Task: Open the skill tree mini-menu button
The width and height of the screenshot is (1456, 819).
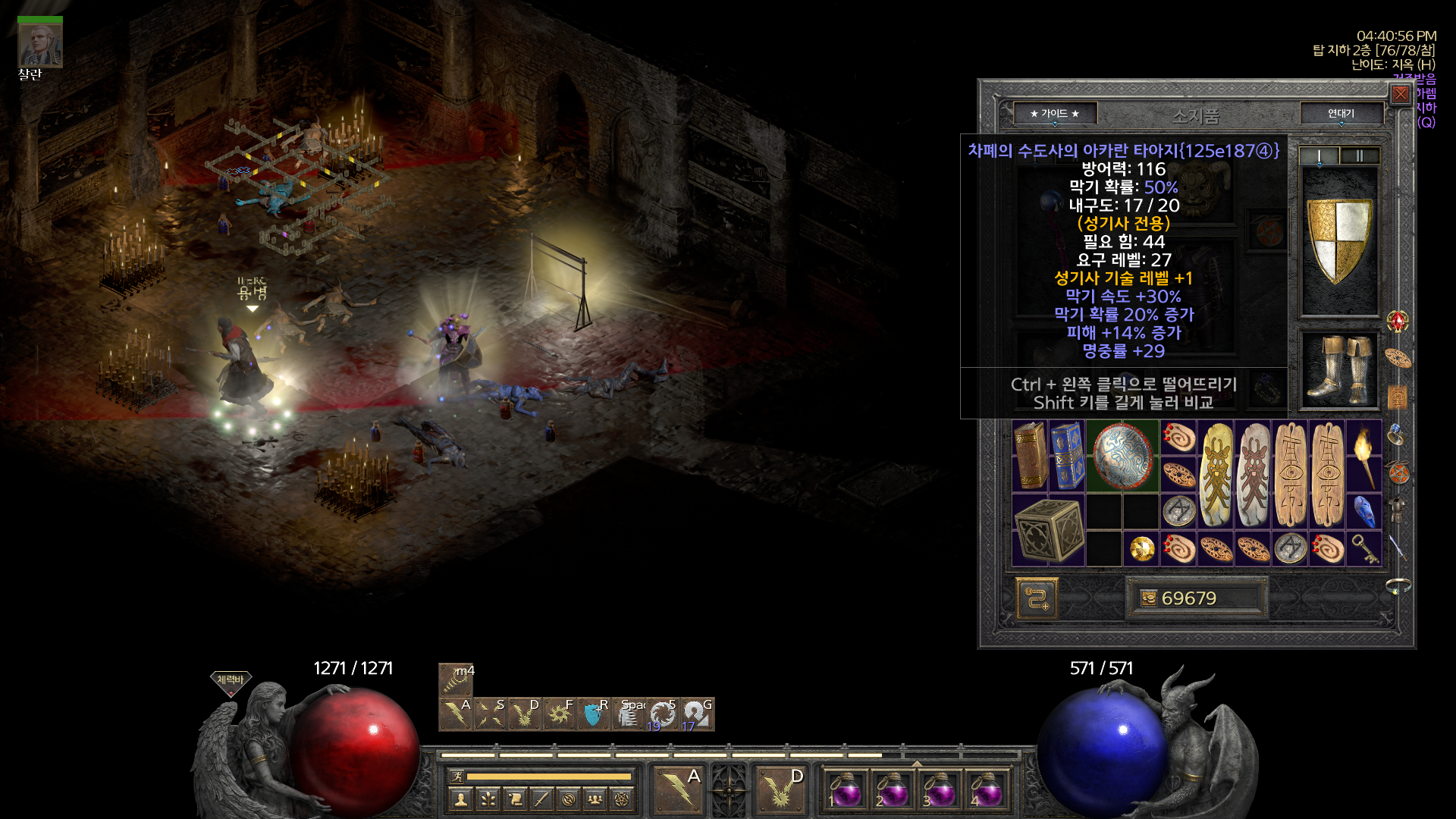Action: click(488, 799)
